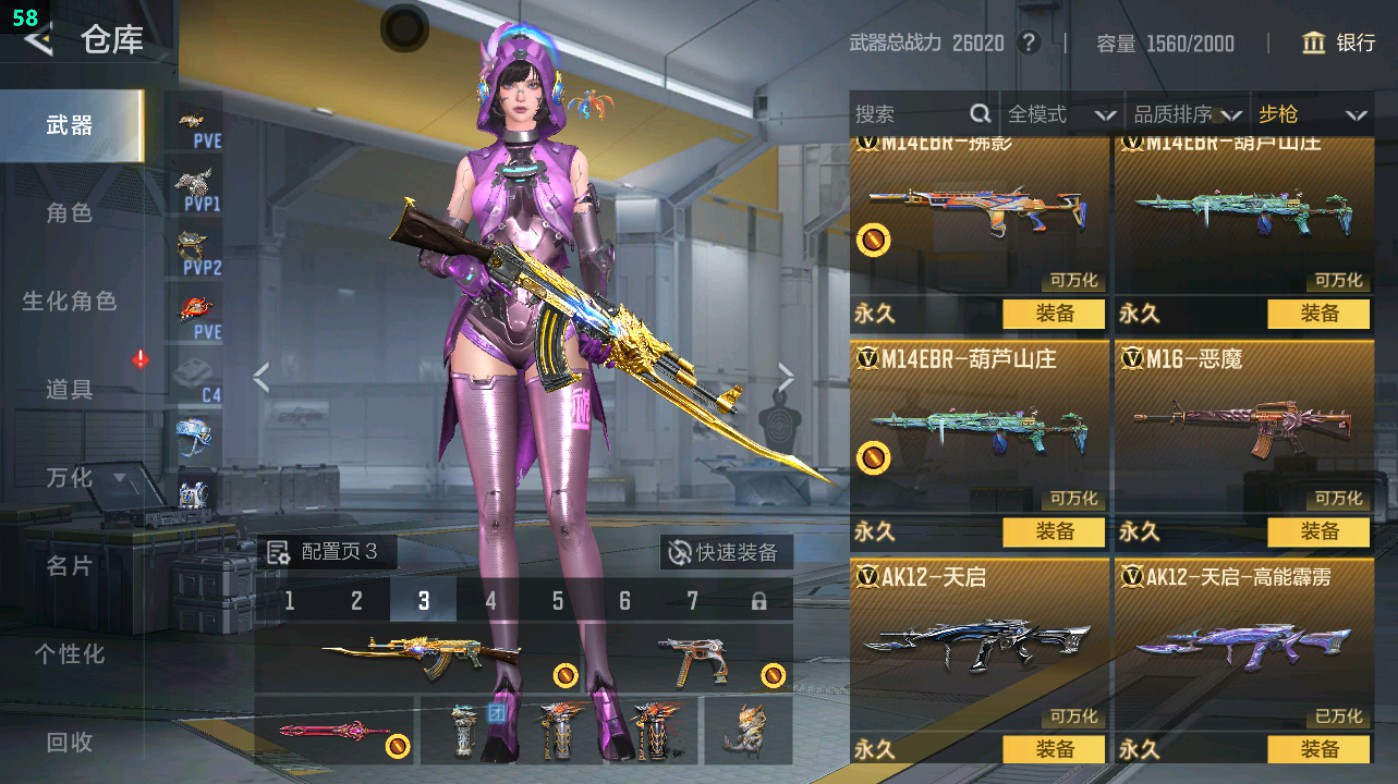Open the 银行 bank
This screenshot has width=1398, height=784.
coord(1339,43)
